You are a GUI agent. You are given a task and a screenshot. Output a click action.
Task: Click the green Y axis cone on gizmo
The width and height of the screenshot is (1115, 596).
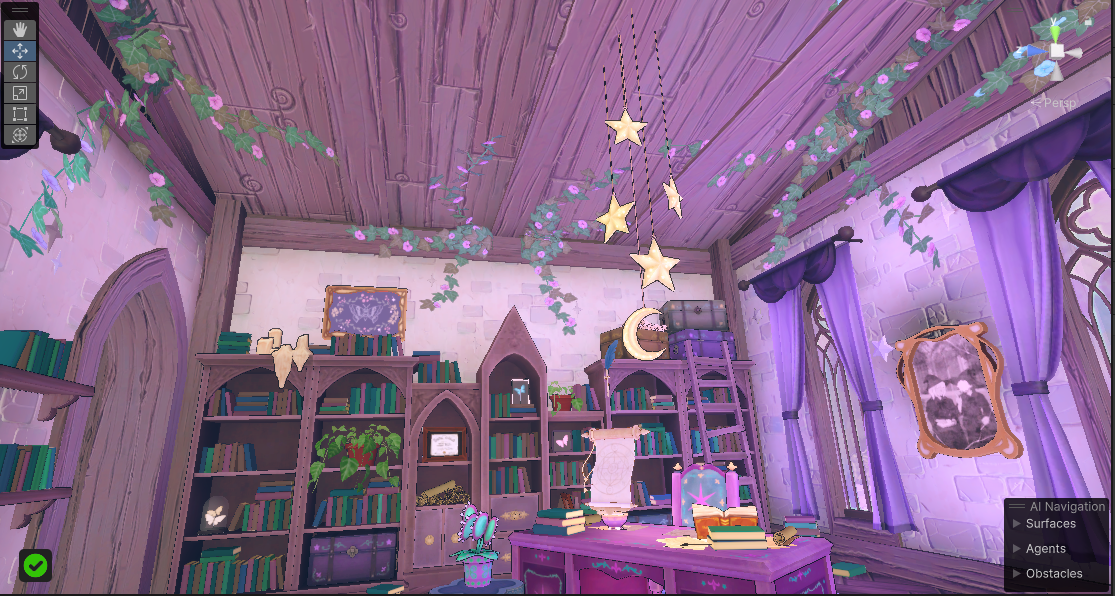tap(1057, 30)
